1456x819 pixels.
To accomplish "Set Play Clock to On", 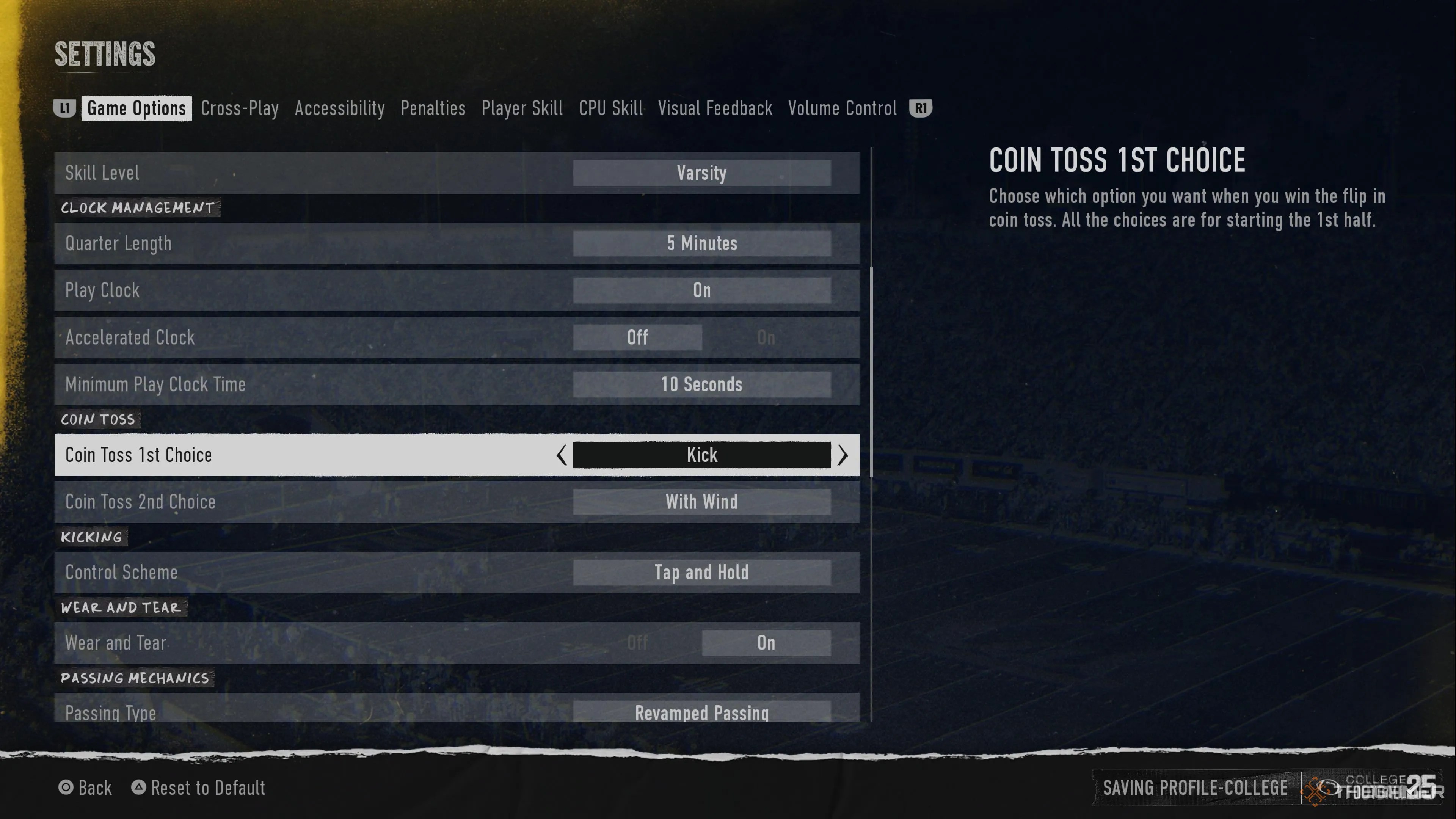I will tap(702, 290).
